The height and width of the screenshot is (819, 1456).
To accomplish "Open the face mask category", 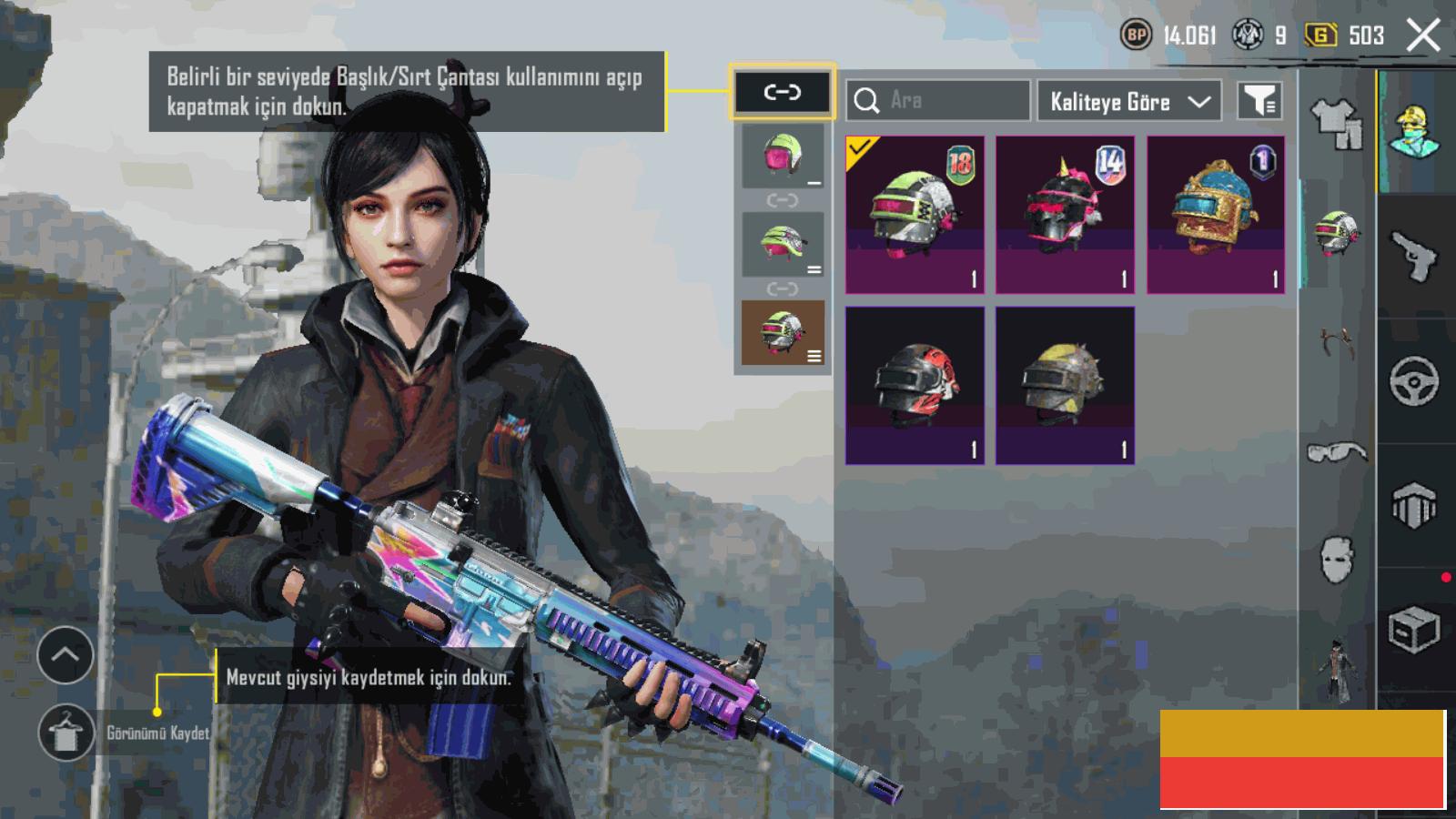I will click(1337, 559).
